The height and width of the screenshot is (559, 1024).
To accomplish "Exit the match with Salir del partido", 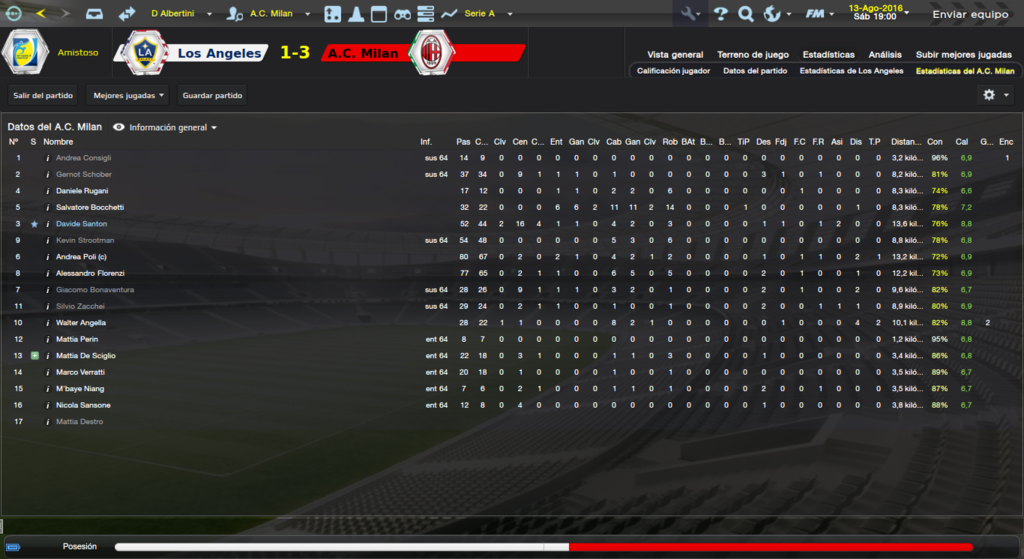I will [43, 95].
